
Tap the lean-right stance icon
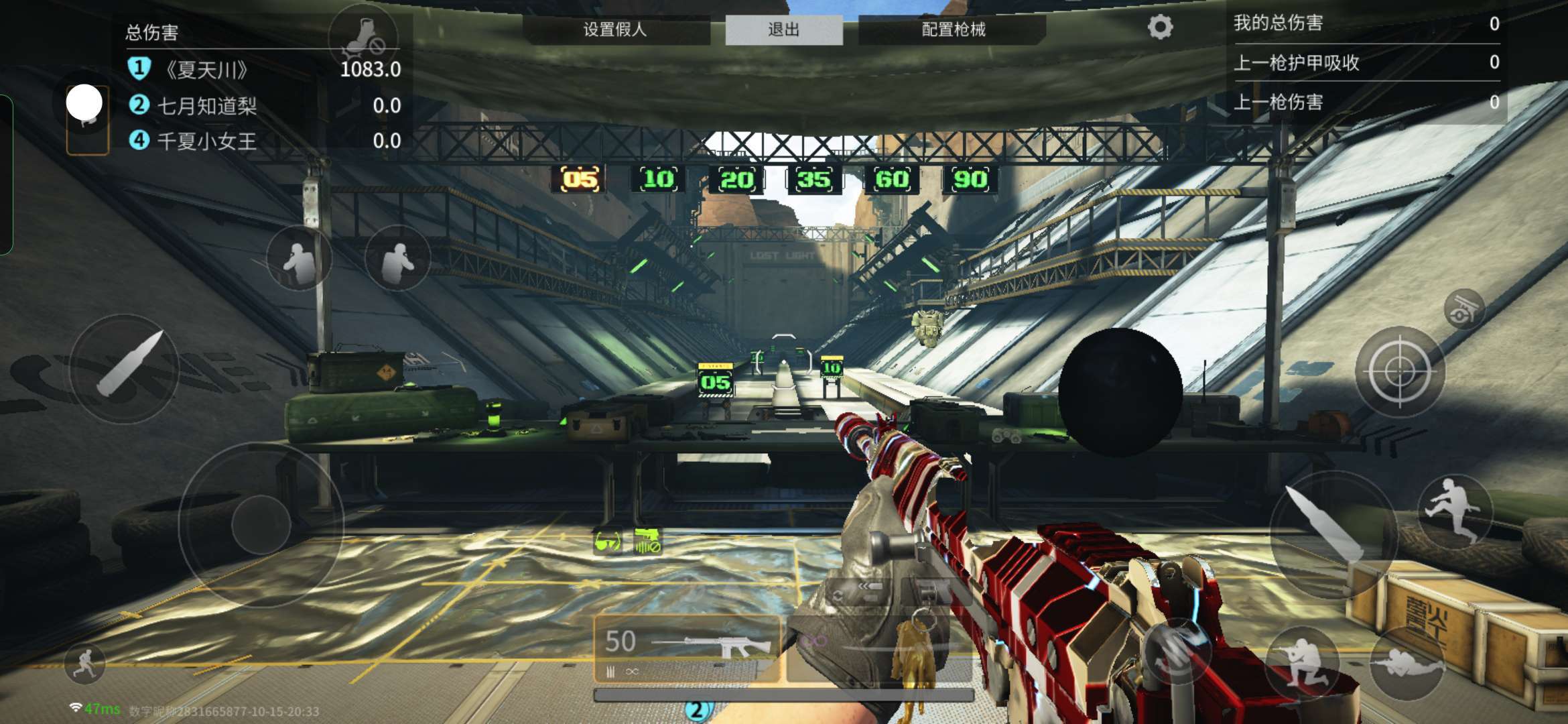click(x=399, y=259)
